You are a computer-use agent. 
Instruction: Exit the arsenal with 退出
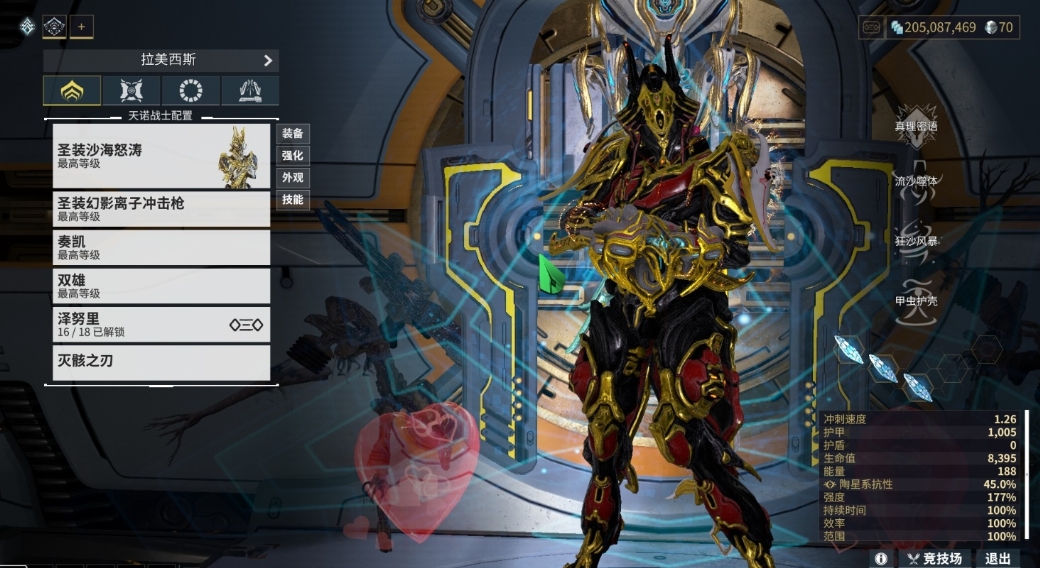click(x=997, y=559)
